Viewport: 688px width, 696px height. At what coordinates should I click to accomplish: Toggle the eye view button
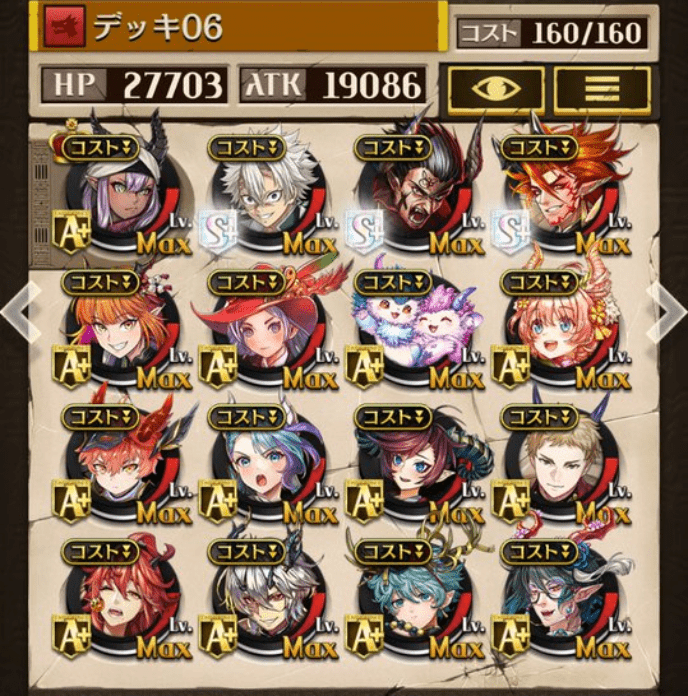pos(496,88)
